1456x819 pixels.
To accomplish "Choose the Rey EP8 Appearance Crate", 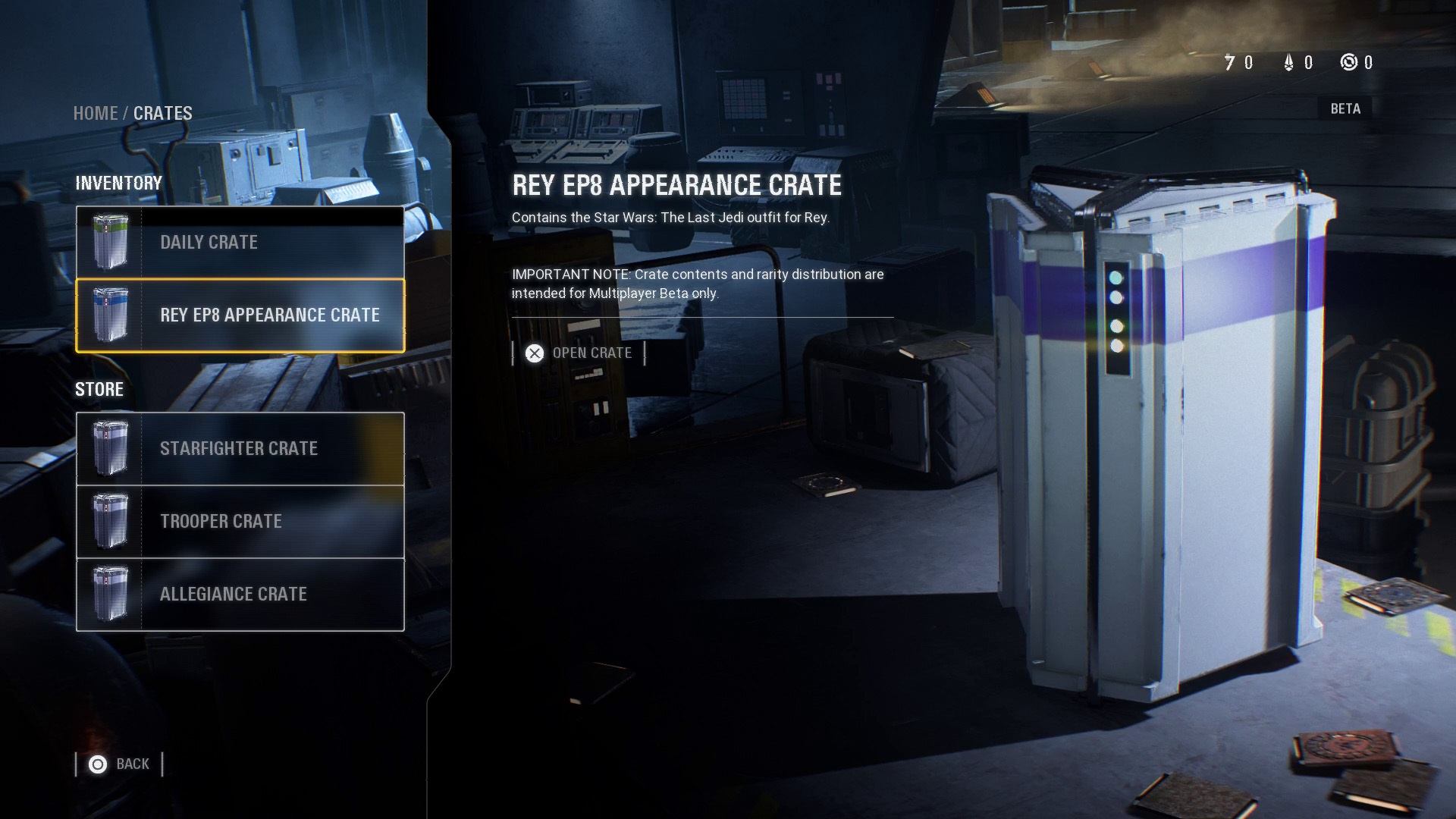I will (x=240, y=315).
